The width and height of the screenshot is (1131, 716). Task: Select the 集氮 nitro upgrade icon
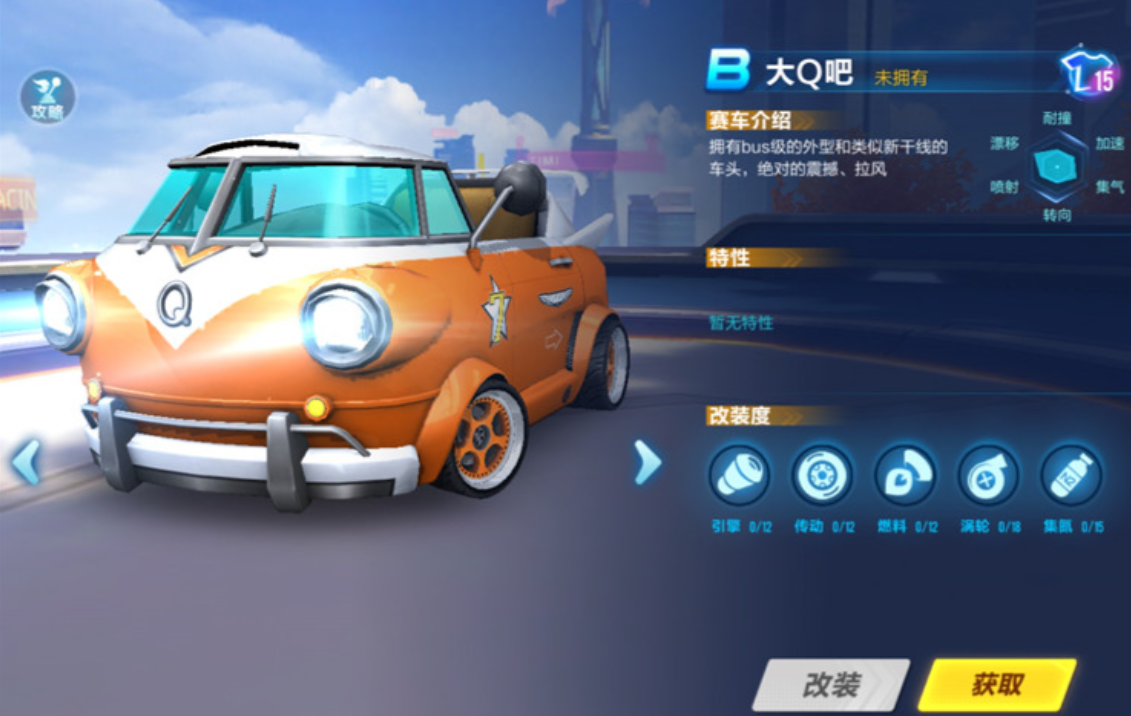tap(1071, 475)
